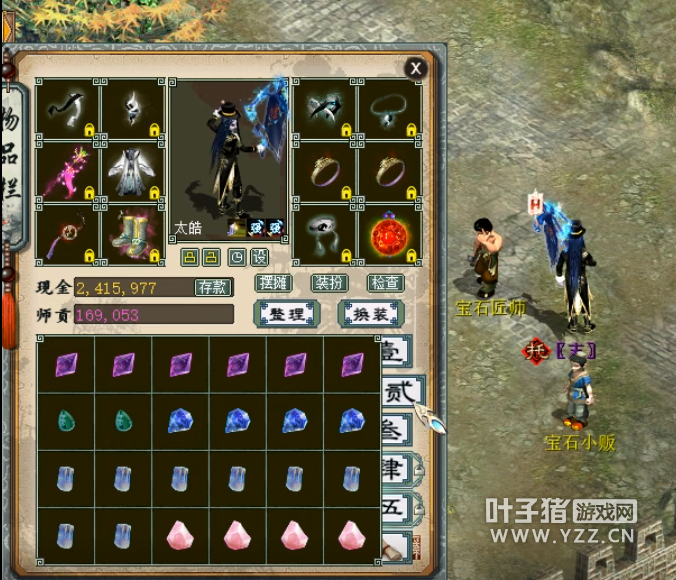Screen dimensions: 676x580
Task: Click the 检查 inspect button
Action: pyautogui.click(x=385, y=284)
